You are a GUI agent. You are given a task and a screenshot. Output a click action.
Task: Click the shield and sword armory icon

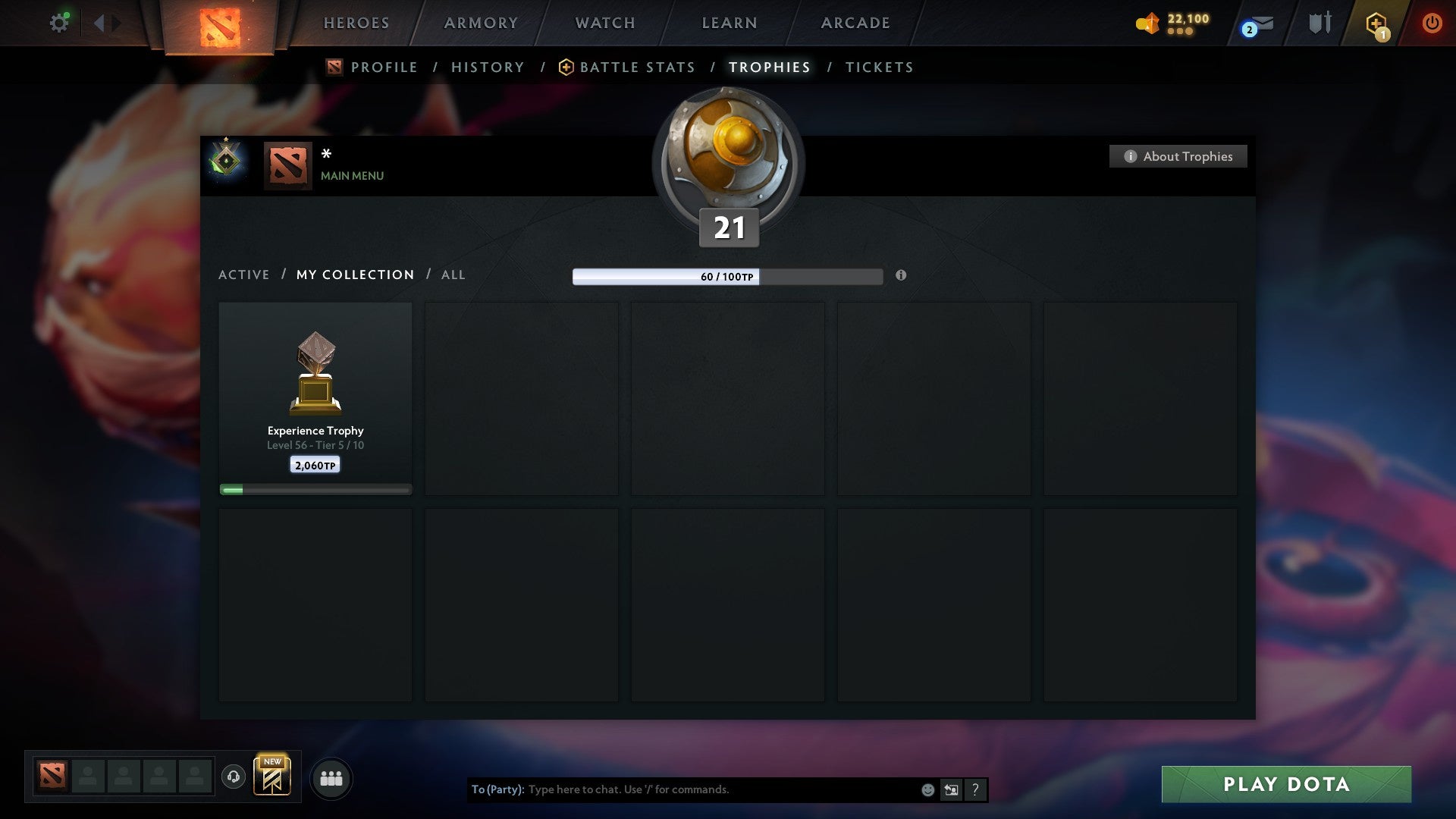1319,23
